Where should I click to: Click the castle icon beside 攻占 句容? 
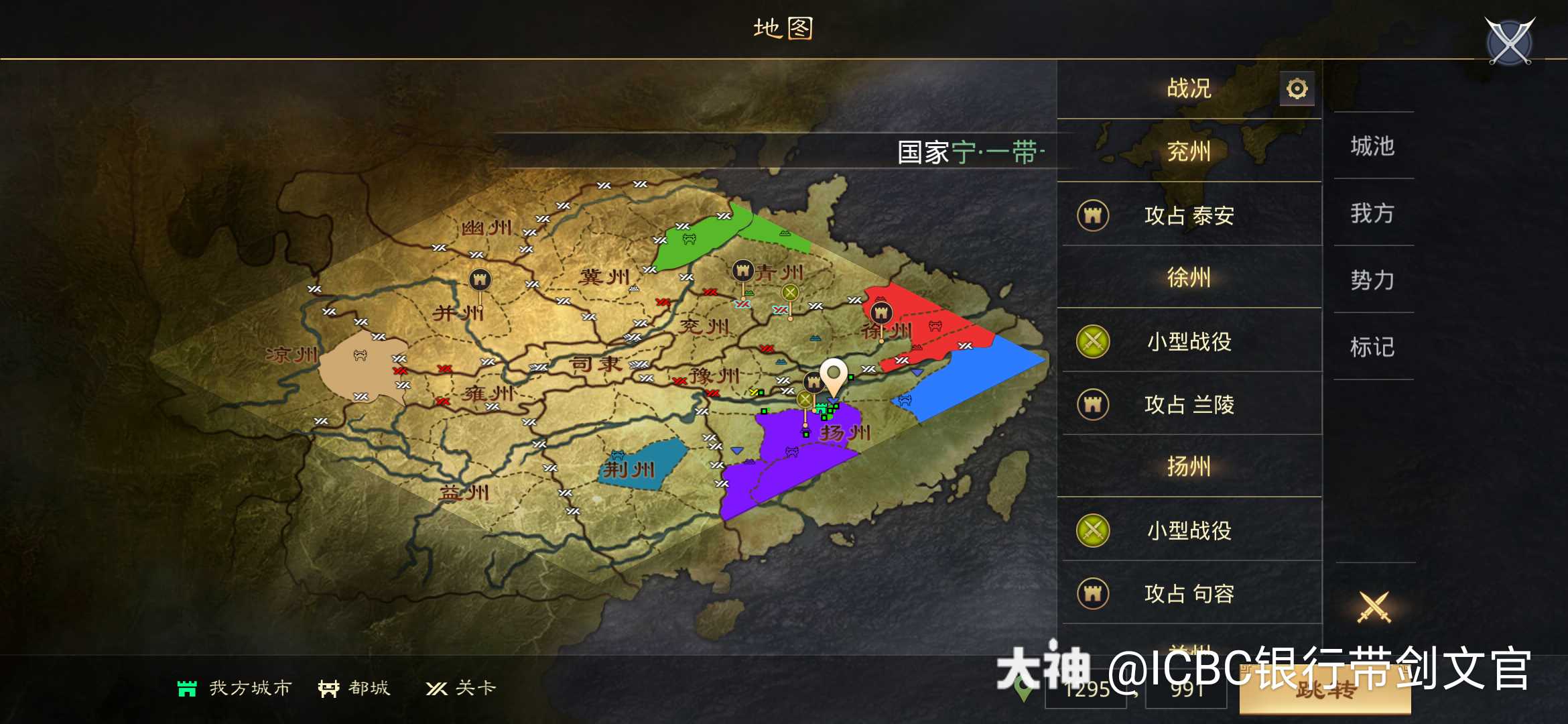coord(1093,594)
